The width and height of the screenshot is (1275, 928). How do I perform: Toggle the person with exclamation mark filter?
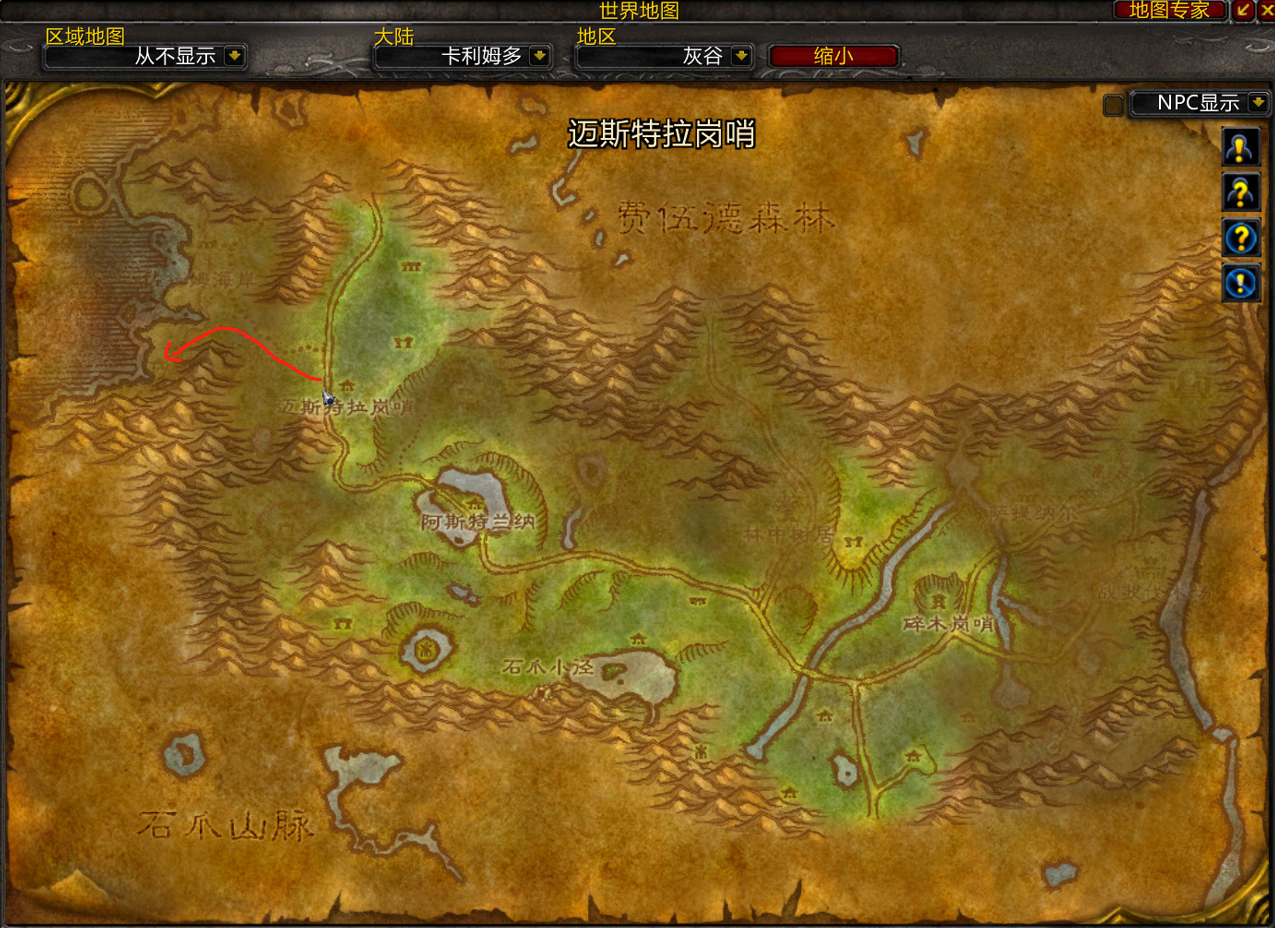pos(1240,148)
